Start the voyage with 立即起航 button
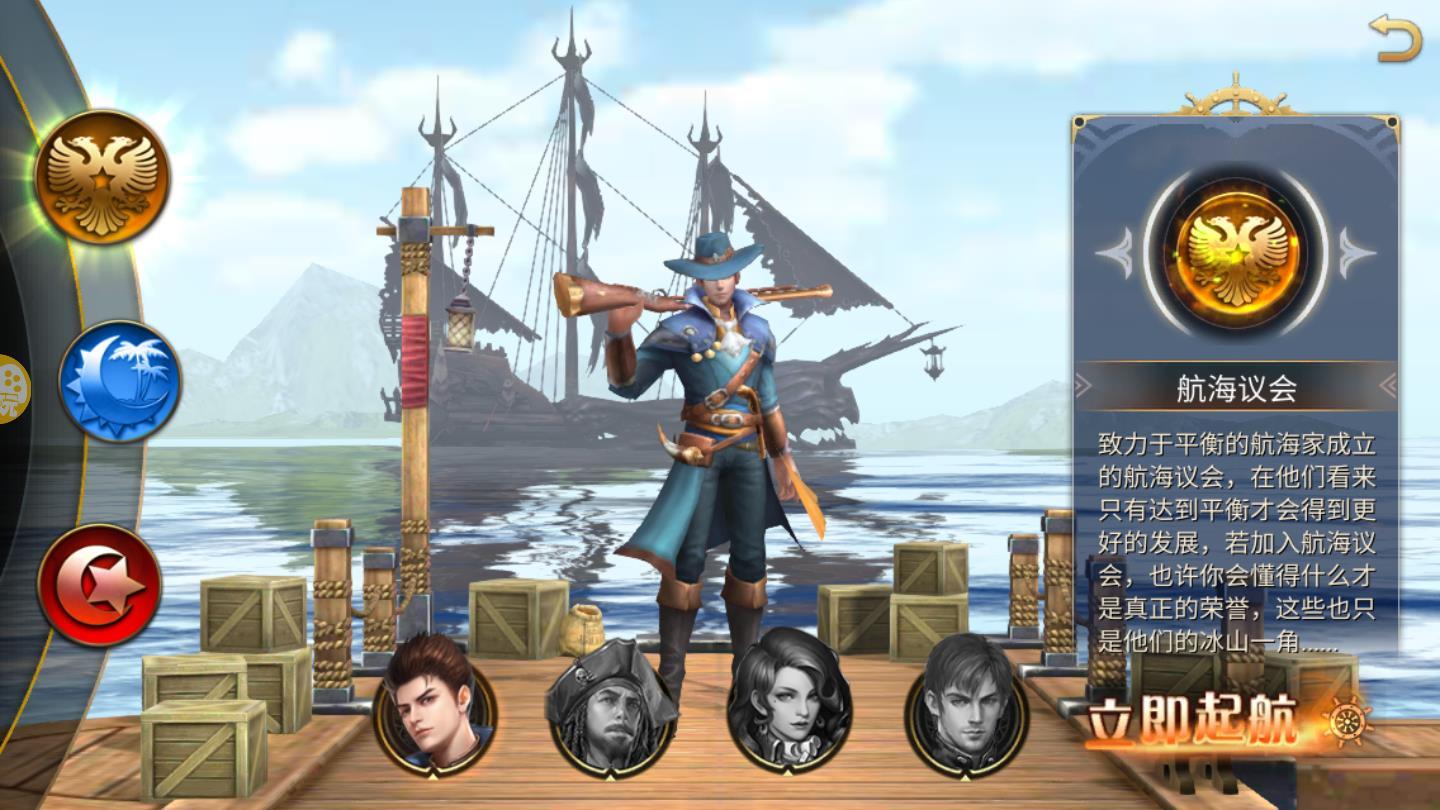 pos(1210,718)
